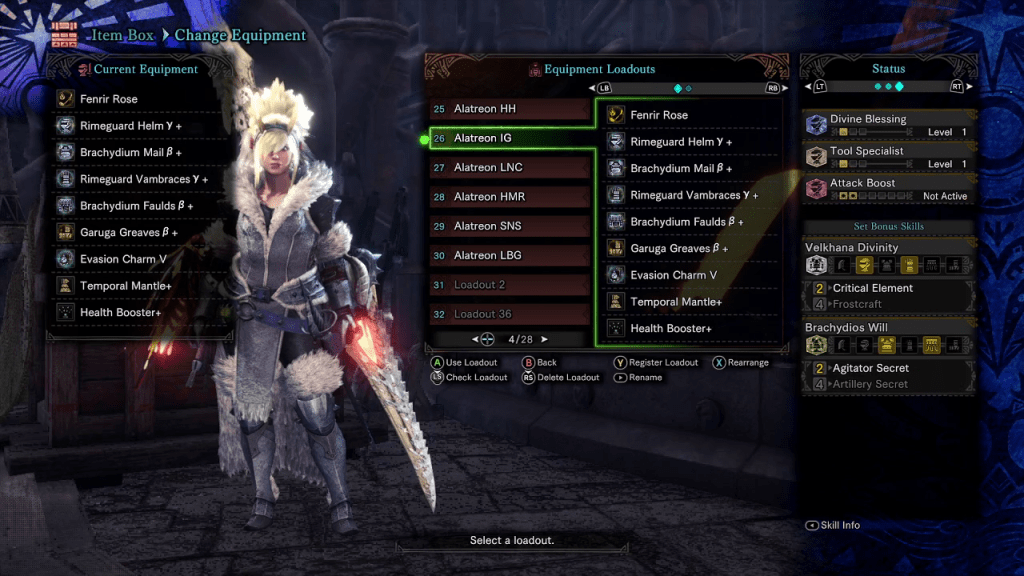
Task: Choose the Alatreon SNS loadout
Action: pos(509,226)
